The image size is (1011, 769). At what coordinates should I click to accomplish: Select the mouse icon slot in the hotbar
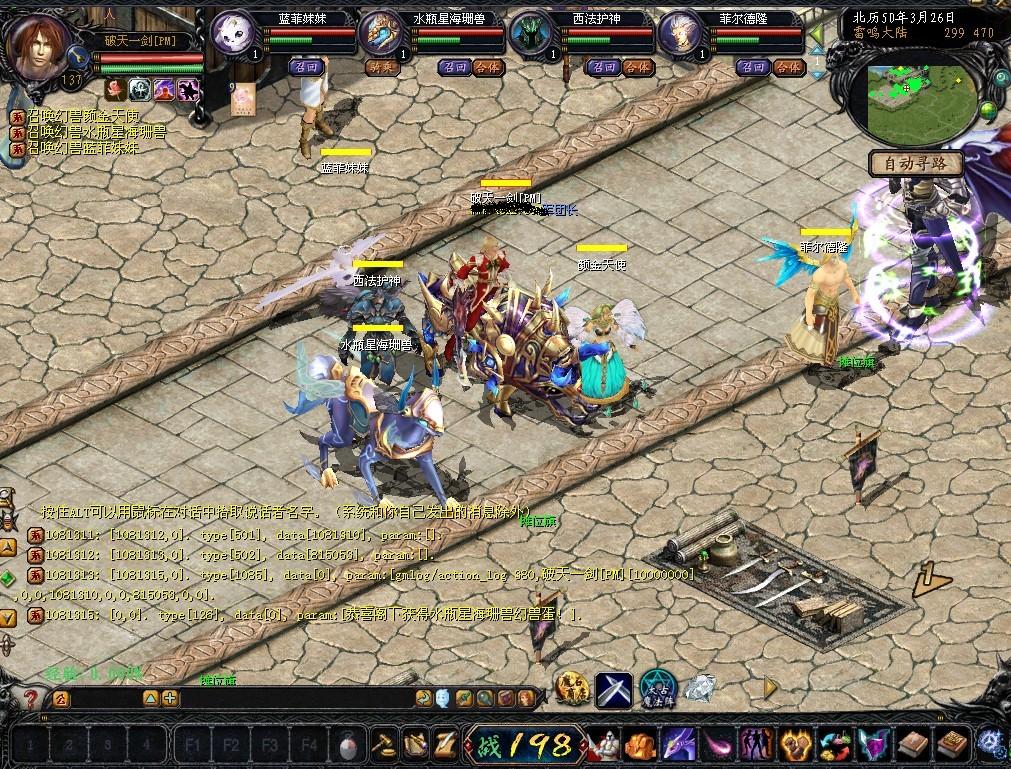coord(348,745)
